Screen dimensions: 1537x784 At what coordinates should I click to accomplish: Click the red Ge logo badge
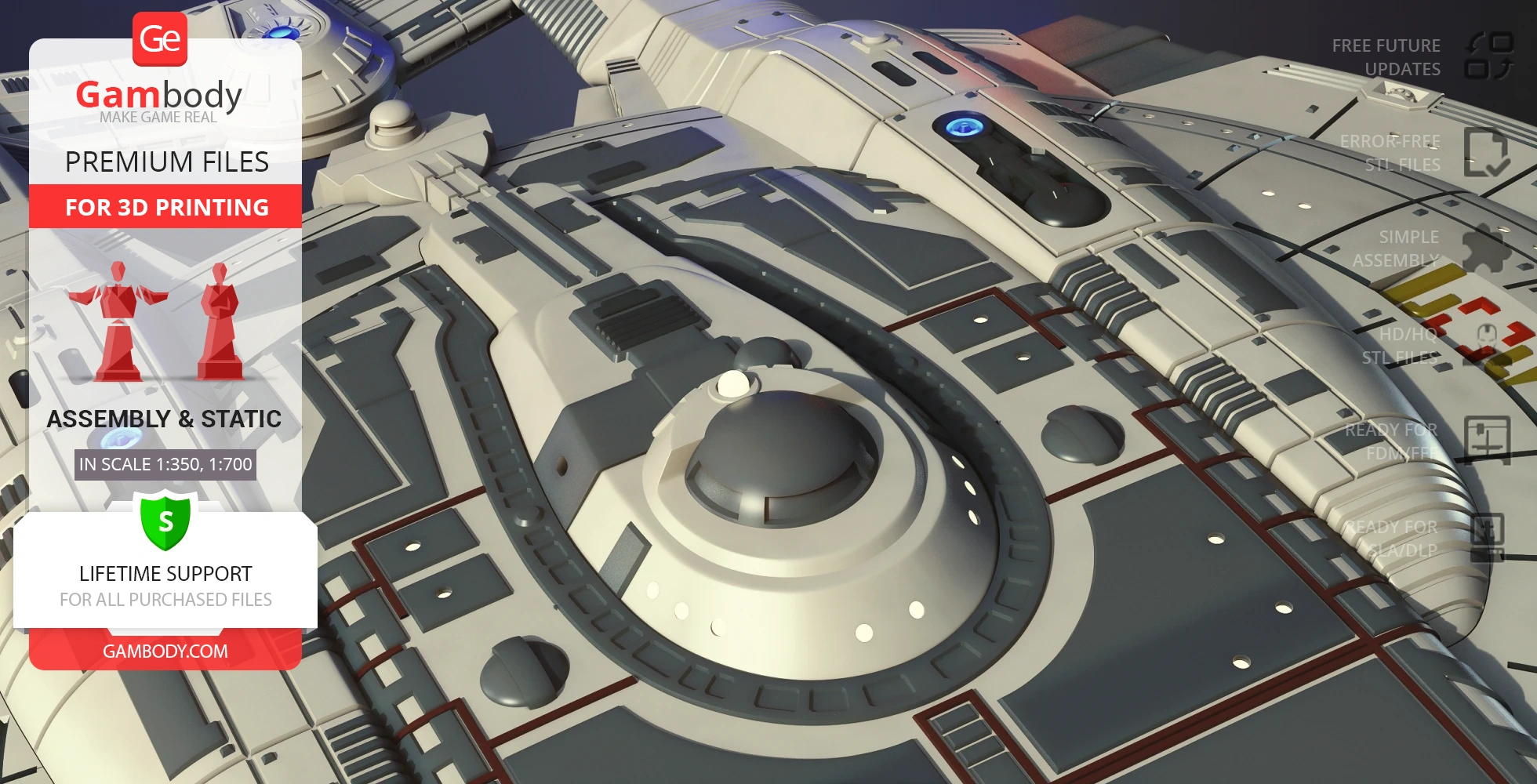click(x=160, y=39)
